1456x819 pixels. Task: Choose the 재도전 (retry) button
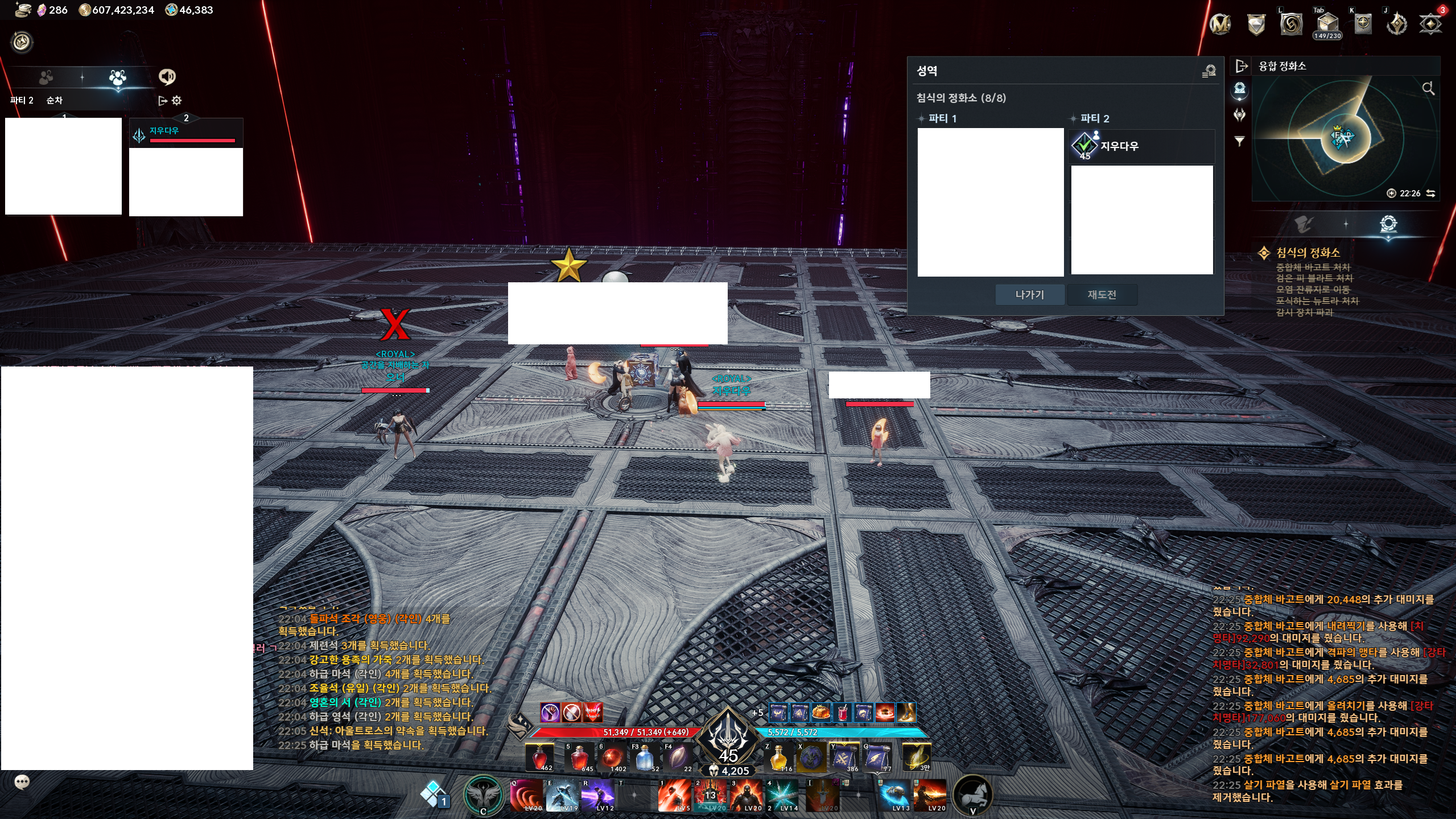point(1102,295)
